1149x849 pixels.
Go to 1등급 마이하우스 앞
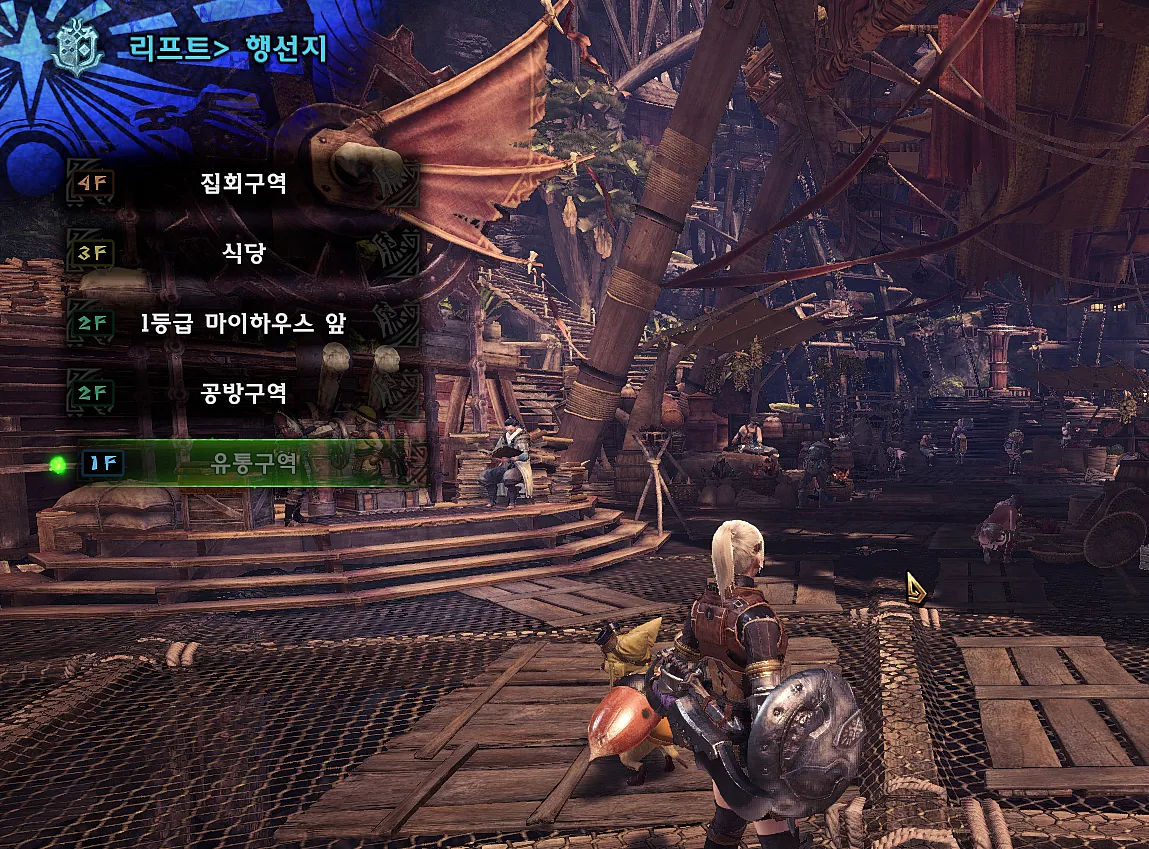pos(242,324)
